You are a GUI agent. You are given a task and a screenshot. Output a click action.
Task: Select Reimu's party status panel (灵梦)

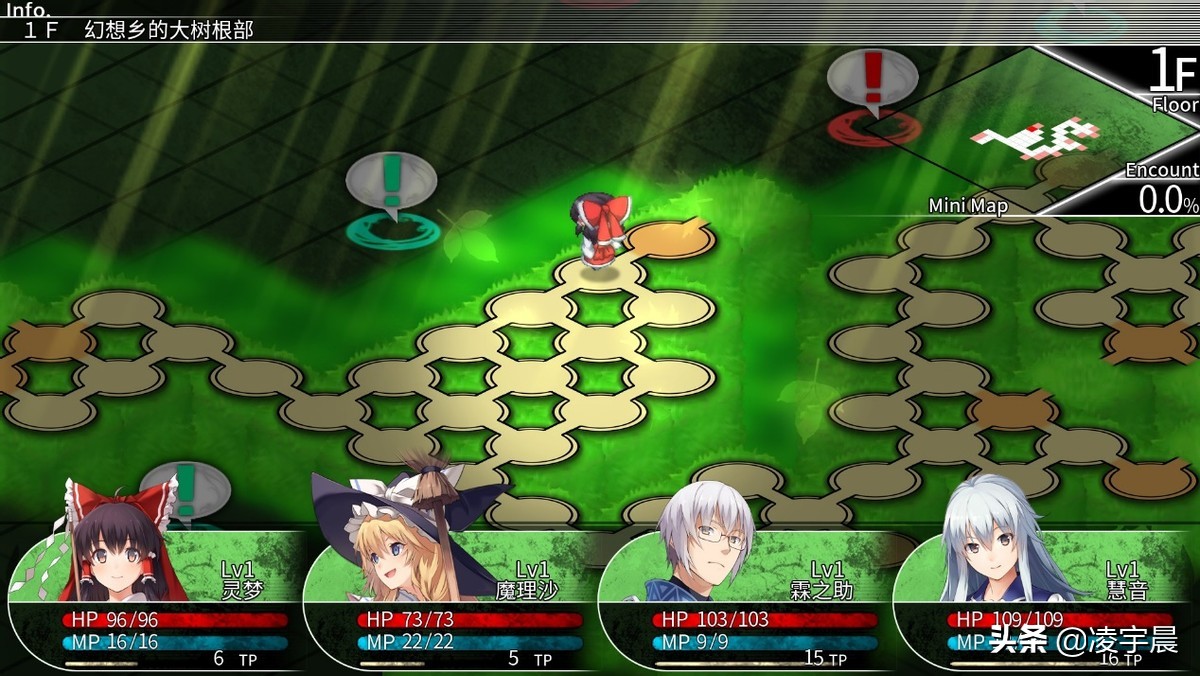[x=160, y=600]
